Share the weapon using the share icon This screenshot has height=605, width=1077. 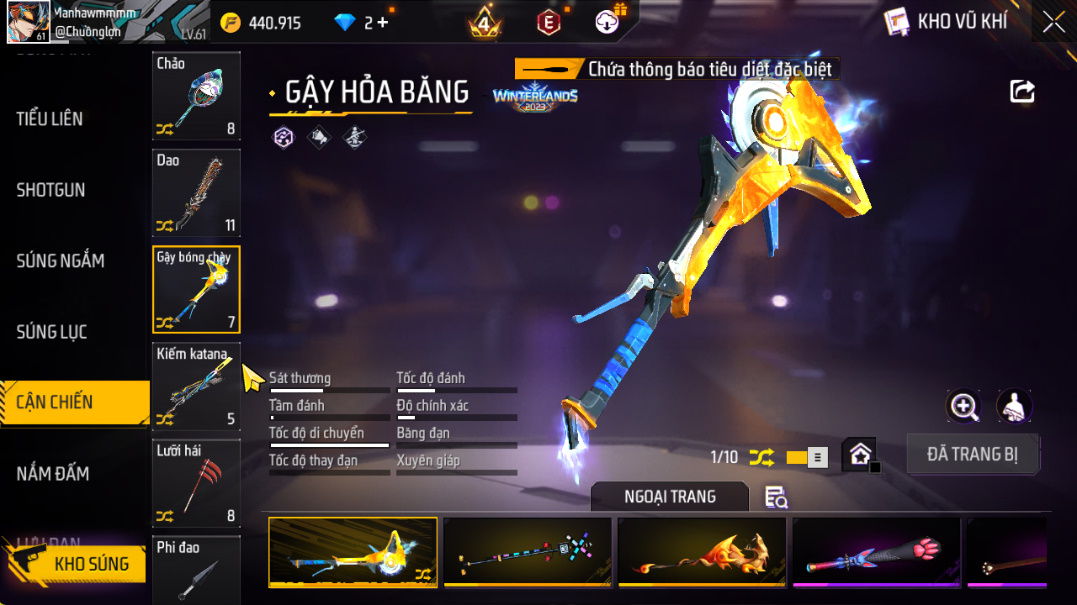[1022, 92]
